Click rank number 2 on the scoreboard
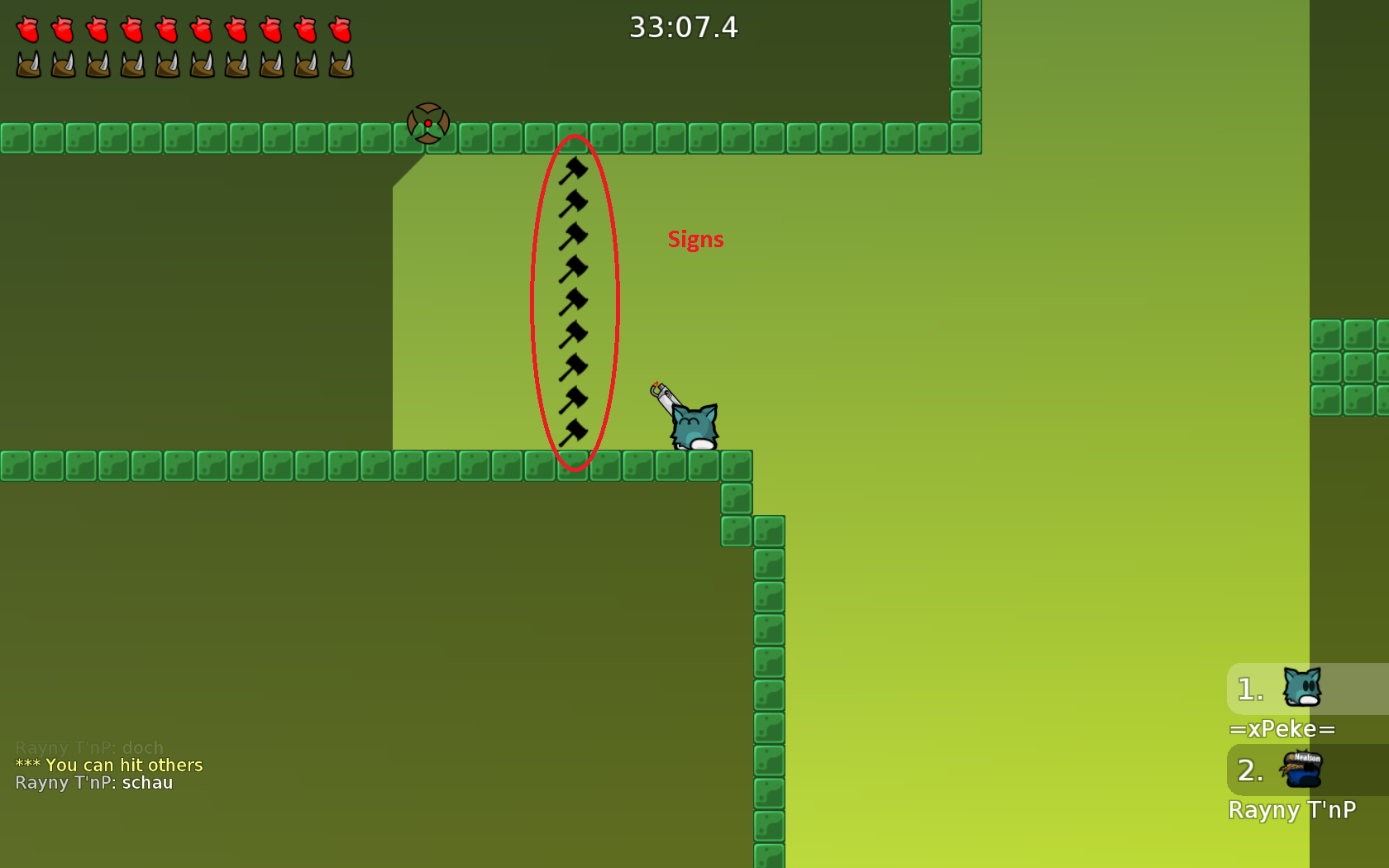This screenshot has width=1389, height=868. [x=1248, y=770]
